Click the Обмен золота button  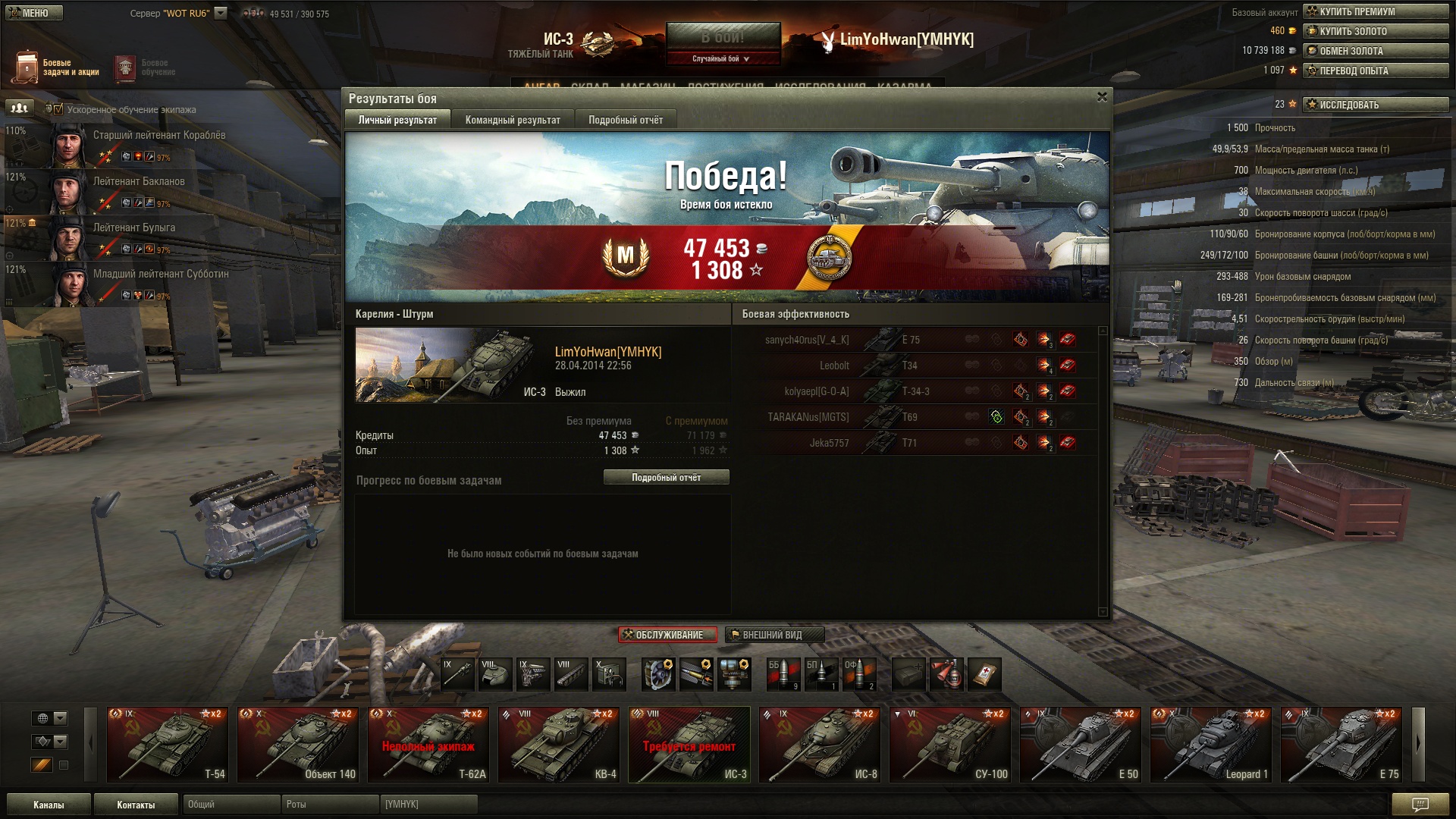1375,51
